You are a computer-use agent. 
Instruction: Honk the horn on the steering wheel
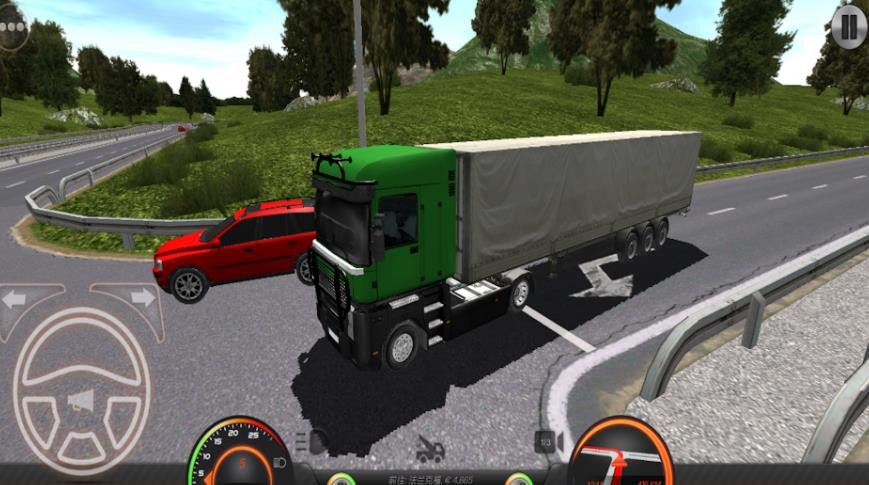pos(80,401)
